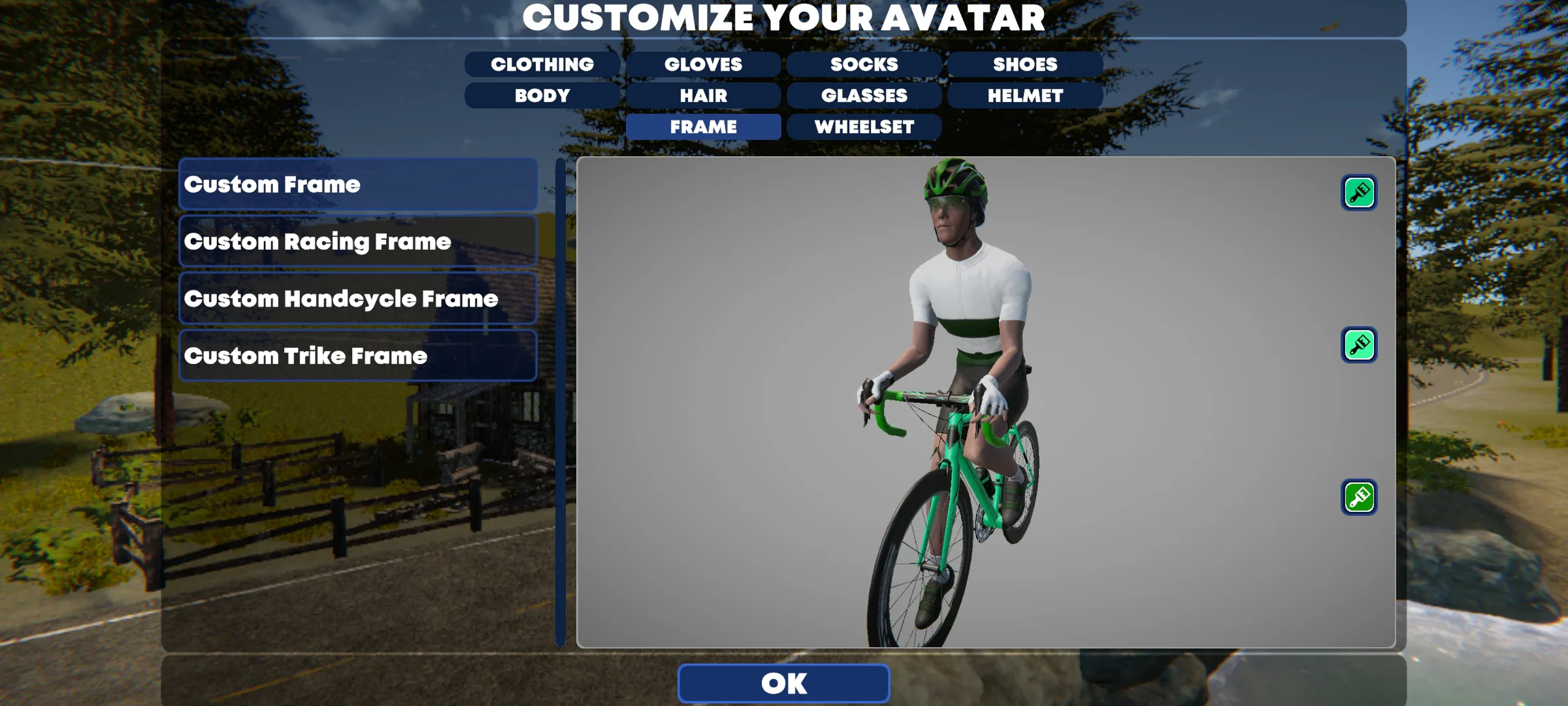Select the Custom Trike Frame entry
Viewport: 1568px width, 706px height.
358,356
